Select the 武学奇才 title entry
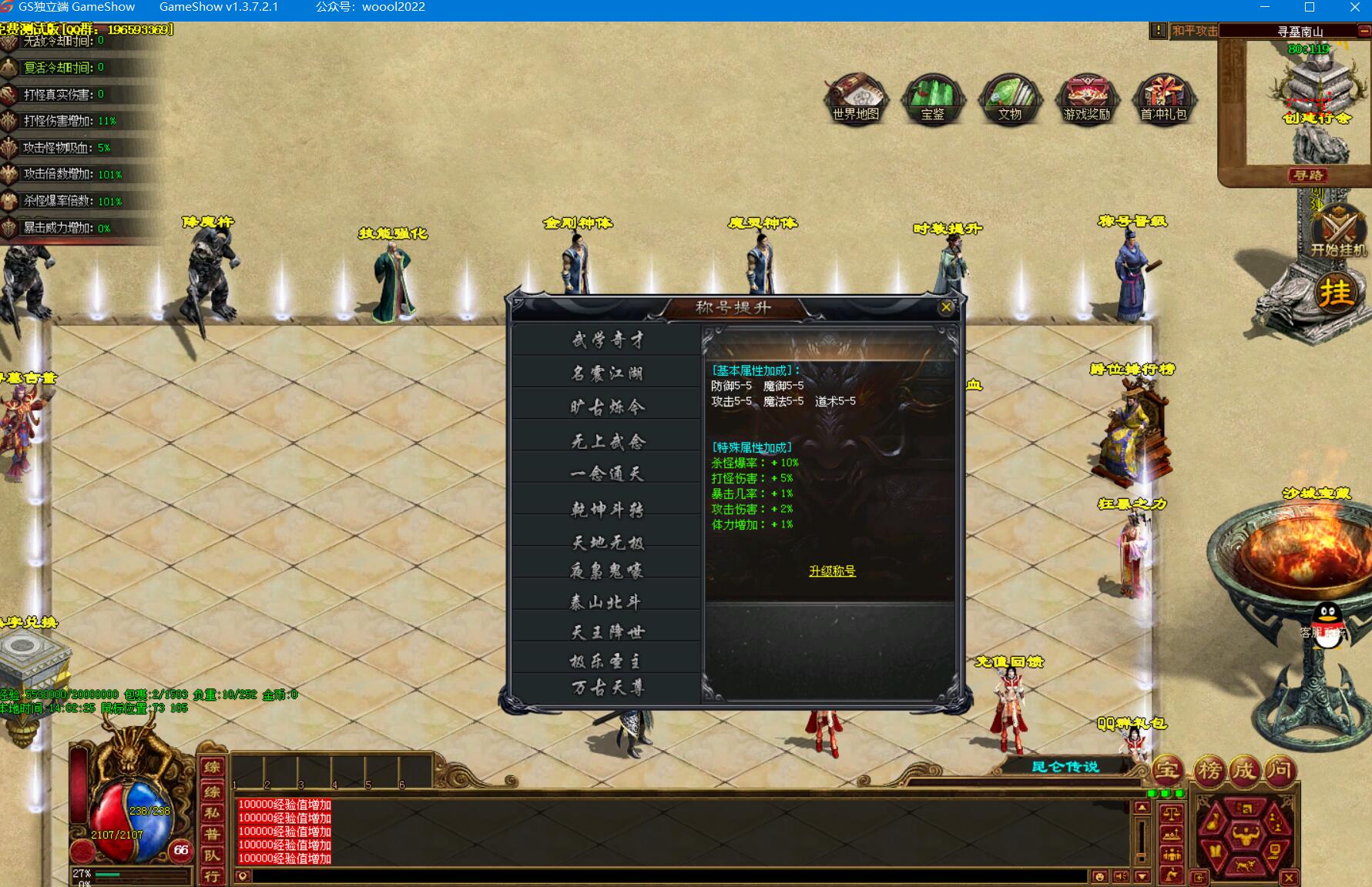 point(607,340)
